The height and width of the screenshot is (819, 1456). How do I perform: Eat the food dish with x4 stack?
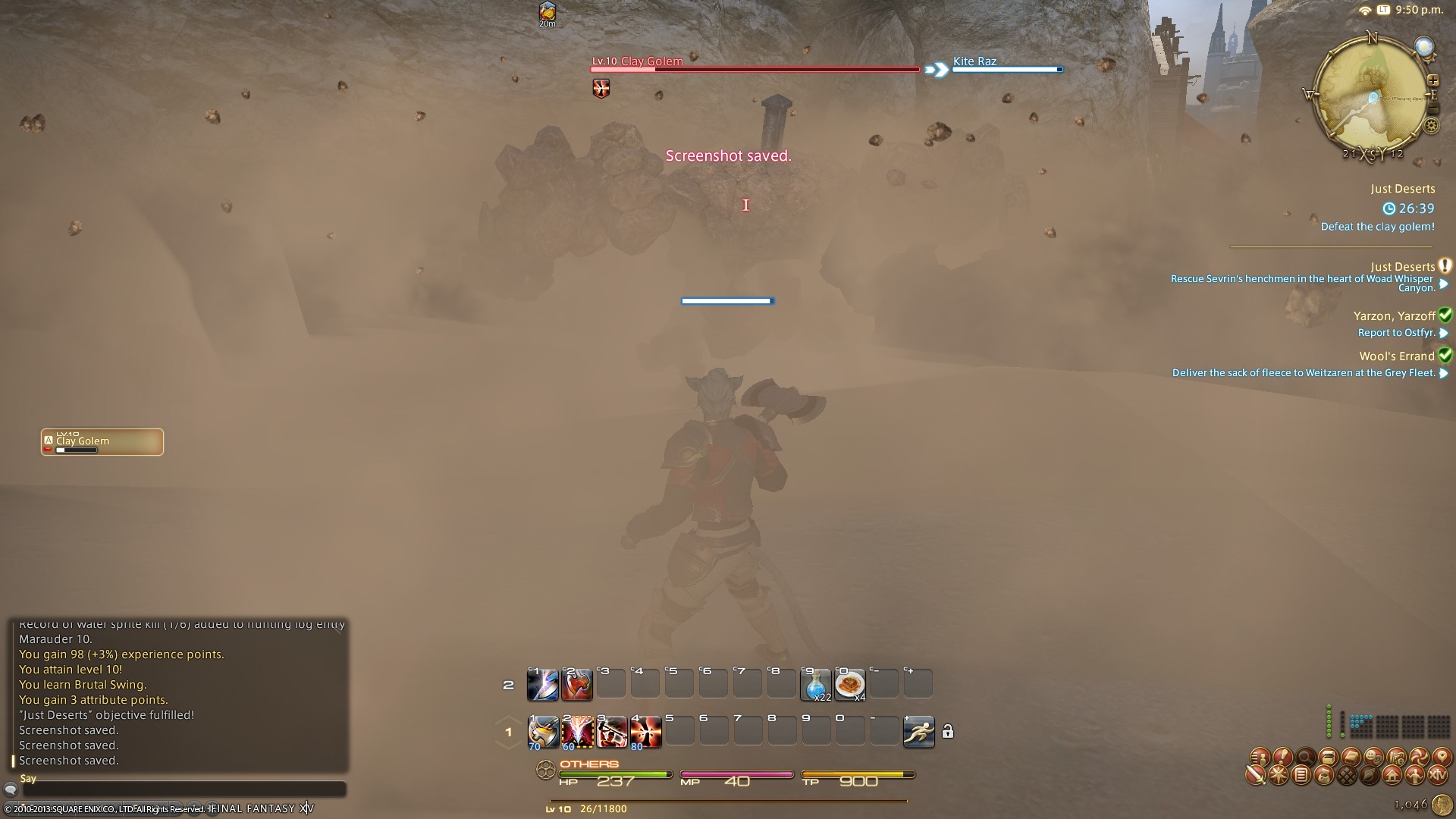pyautogui.click(x=850, y=685)
